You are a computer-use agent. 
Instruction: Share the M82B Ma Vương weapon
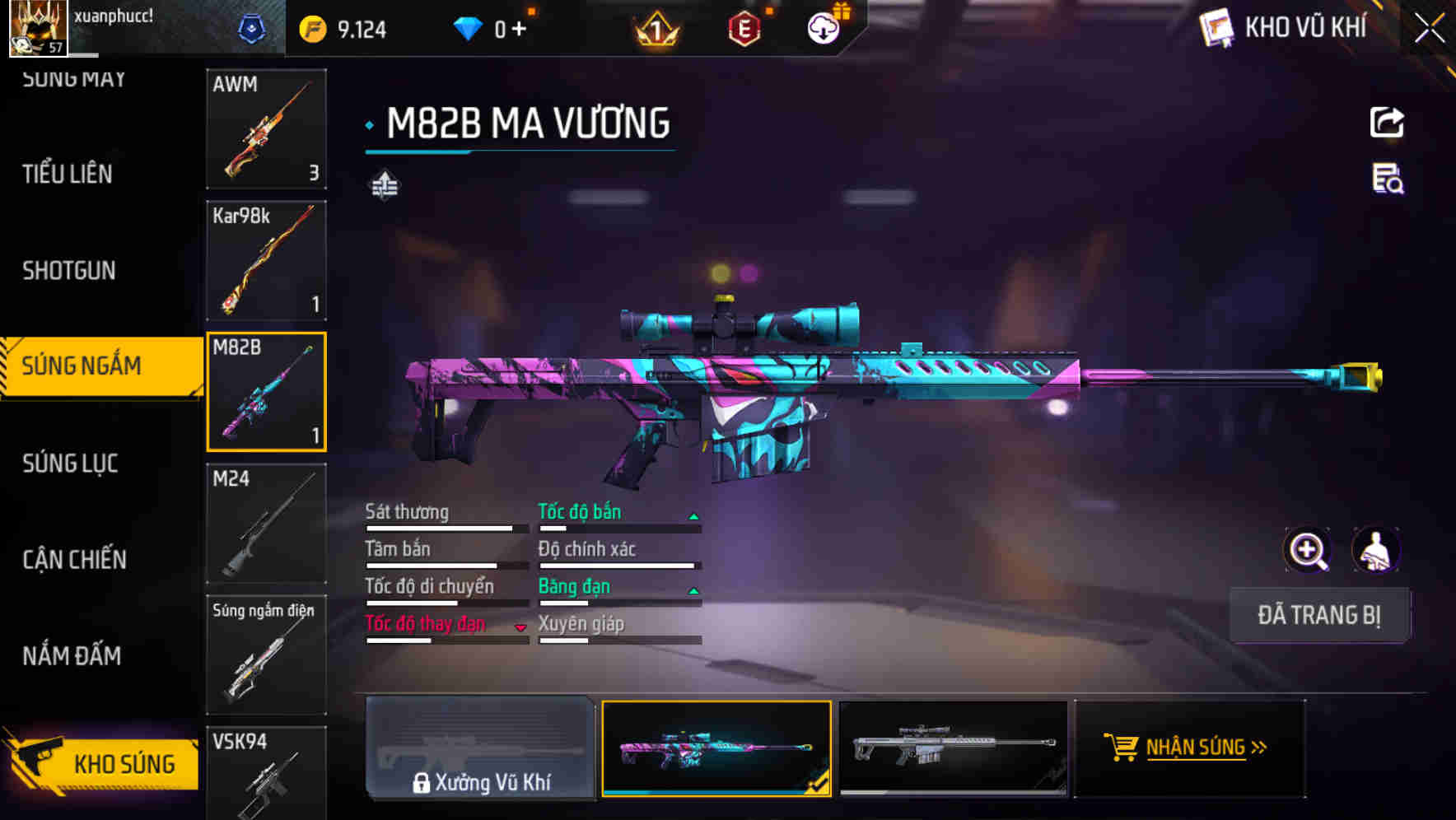point(1388,122)
